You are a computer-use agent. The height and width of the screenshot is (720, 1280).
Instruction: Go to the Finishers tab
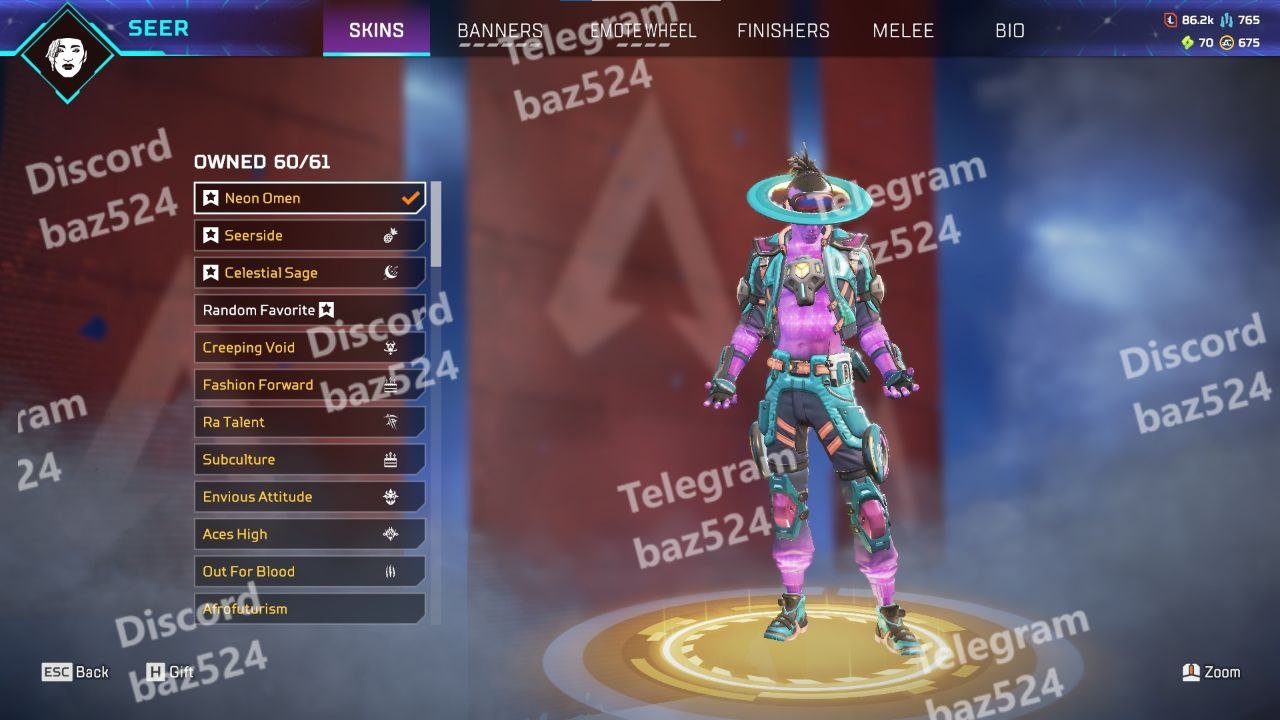783,31
